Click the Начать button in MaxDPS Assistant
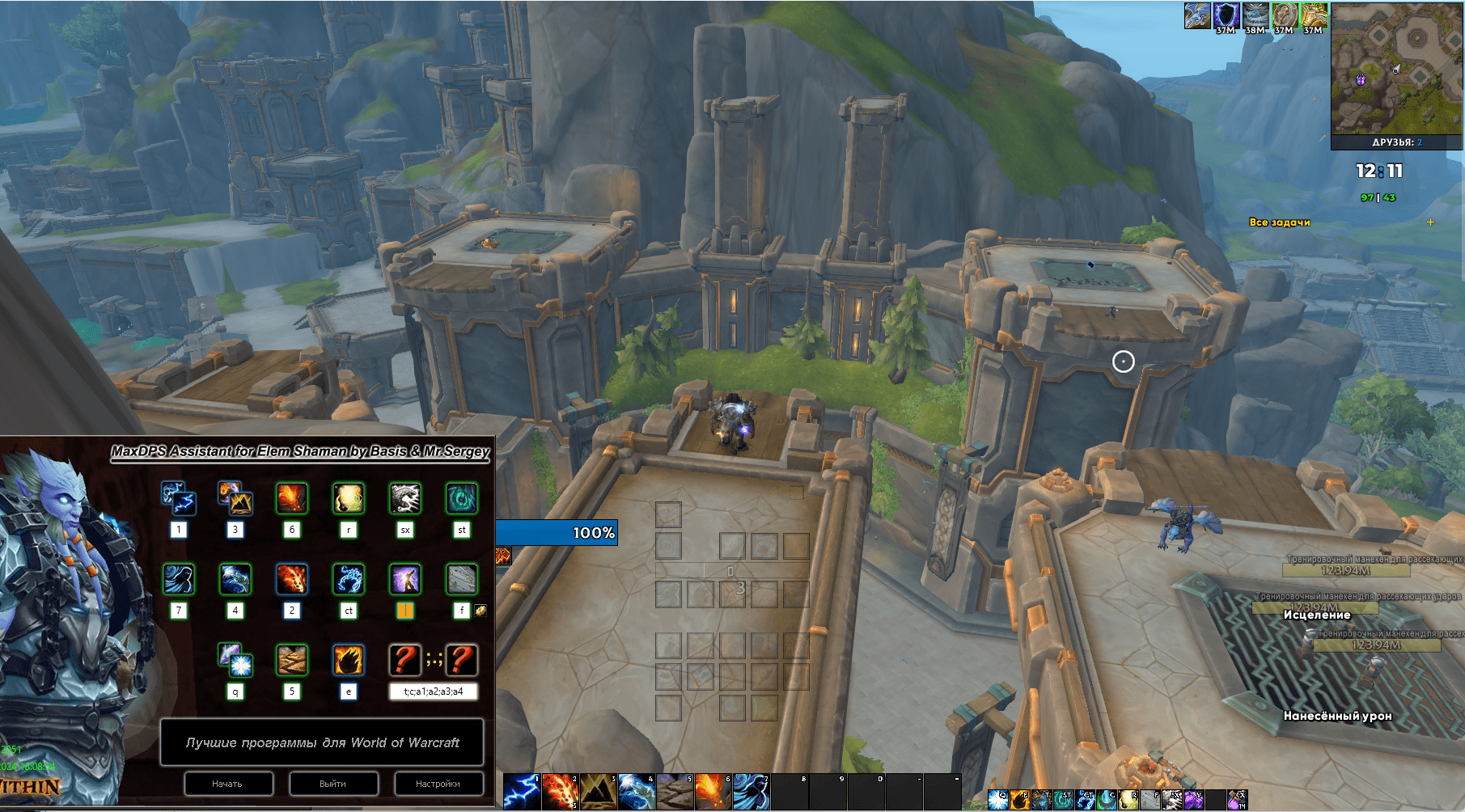Image resolution: width=1465 pixels, height=812 pixels. 227,783
